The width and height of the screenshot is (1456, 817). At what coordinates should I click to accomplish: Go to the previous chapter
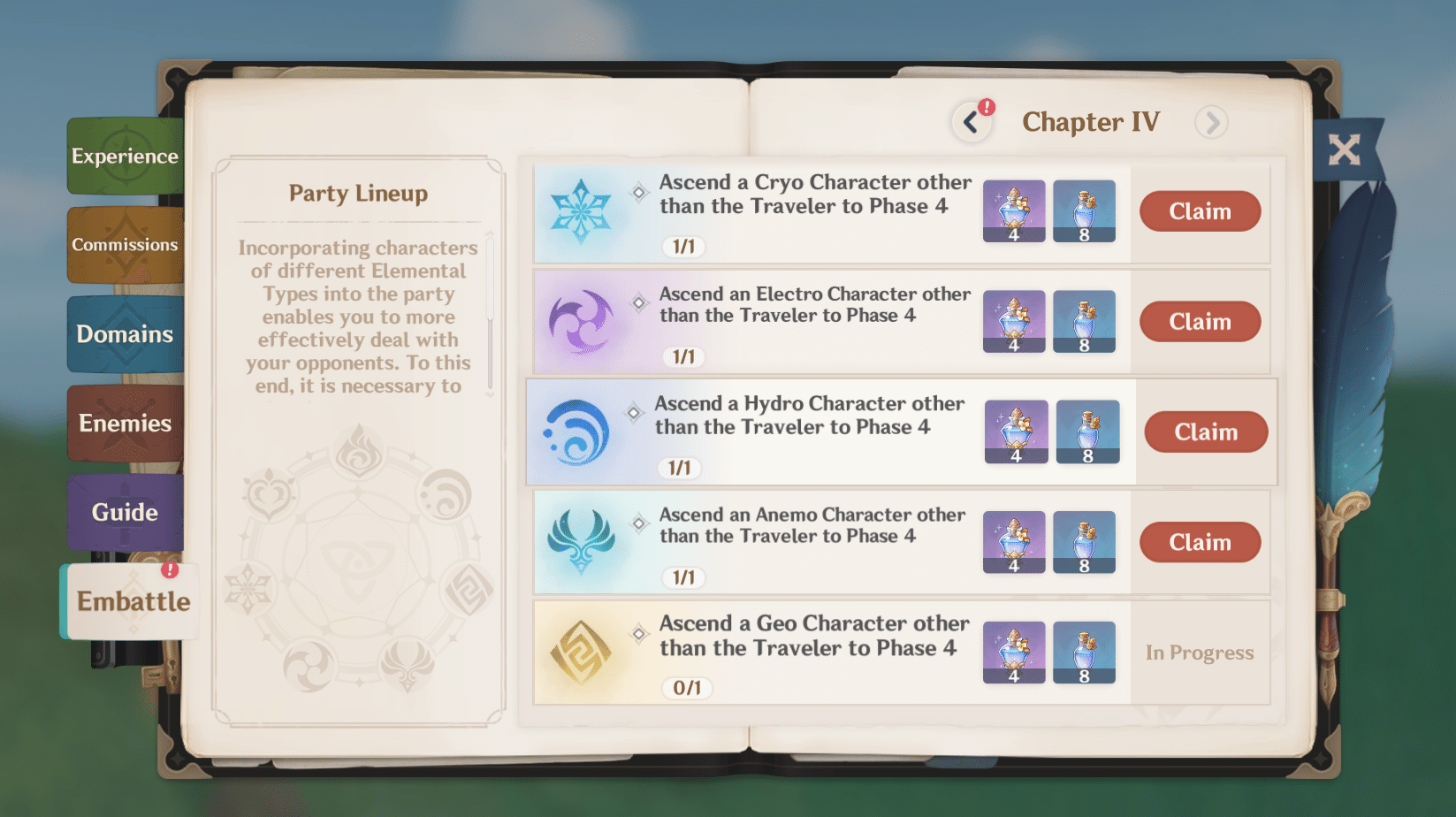(971, 121)
